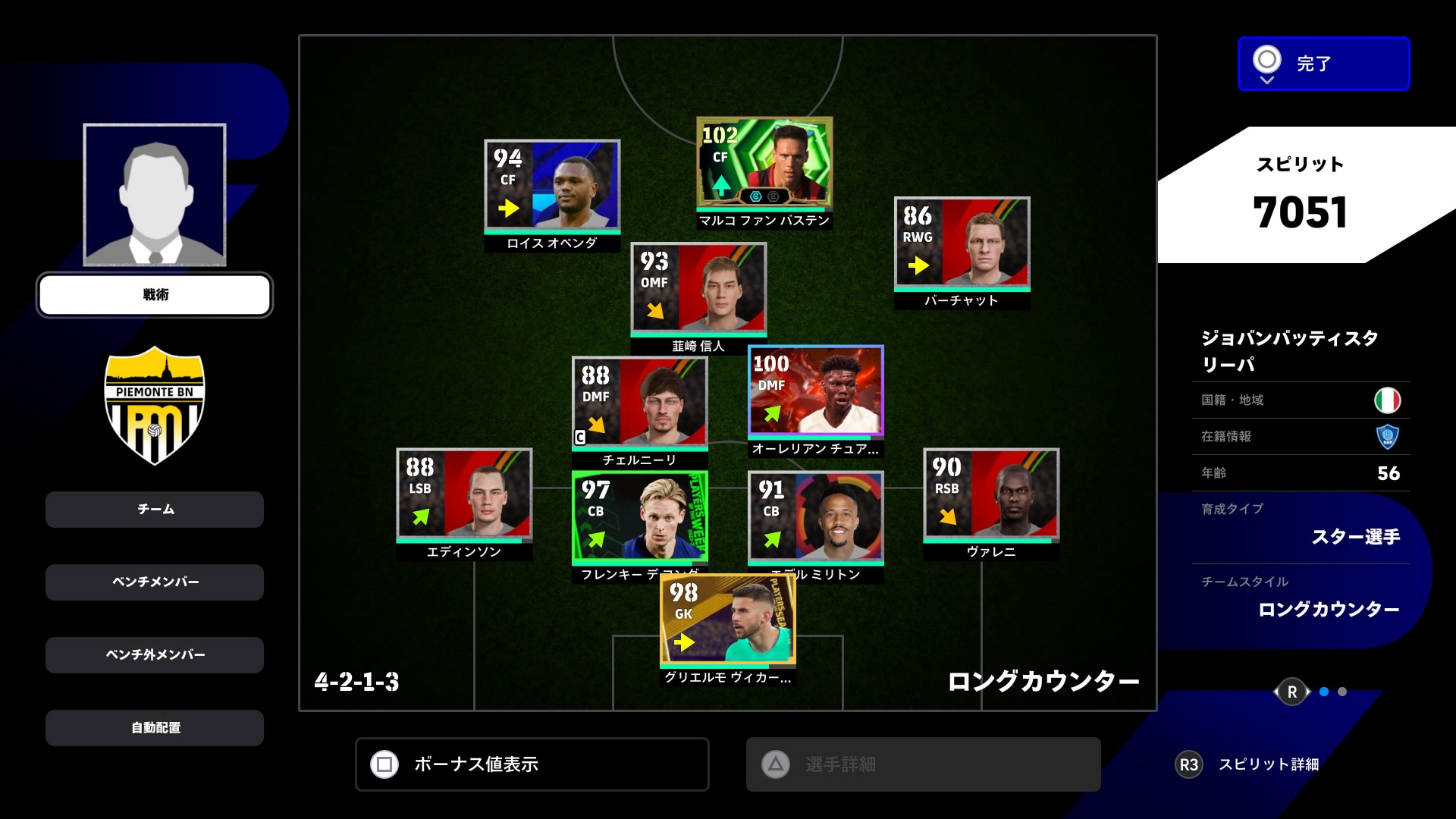
Task: Confirm lineup with the 完了 button
Action: [x=1323, y=64]
